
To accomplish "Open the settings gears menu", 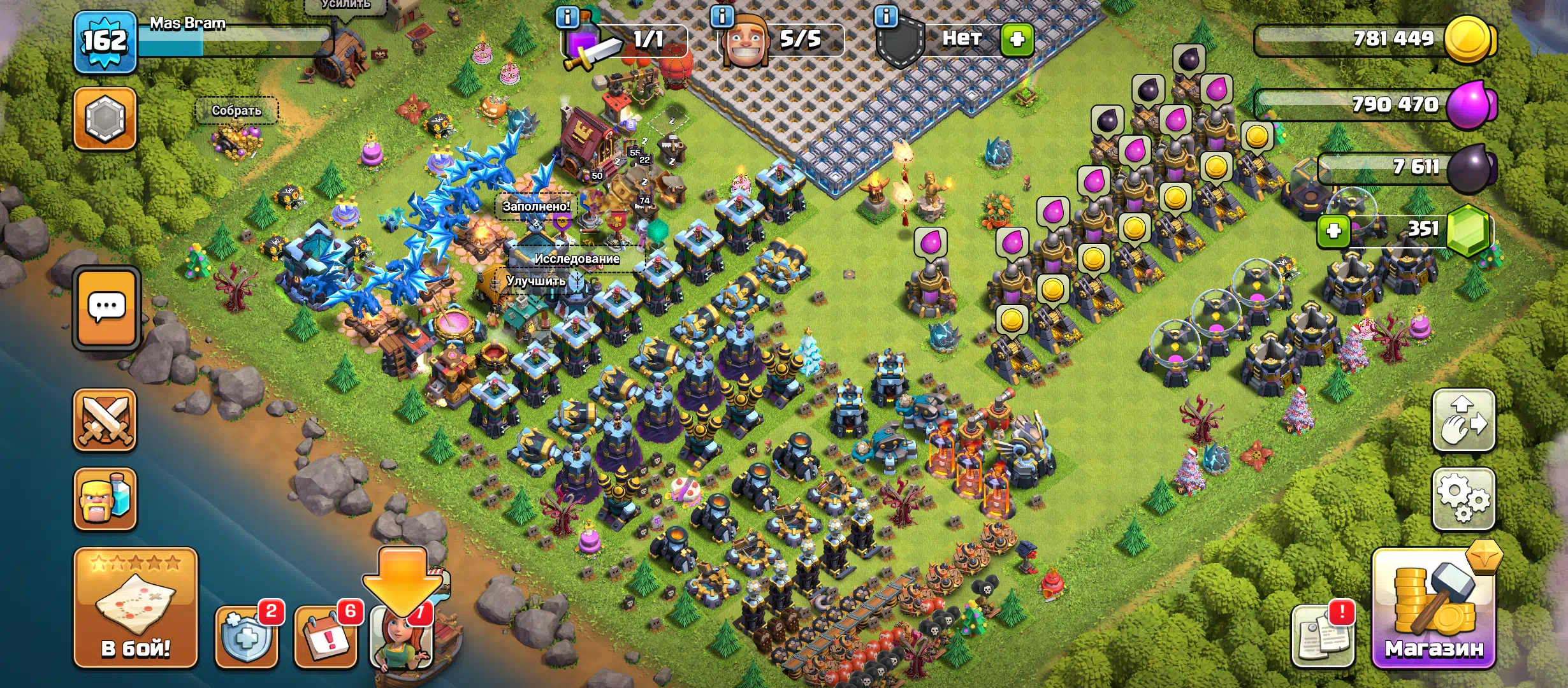I will click(x=1463, y=499).
